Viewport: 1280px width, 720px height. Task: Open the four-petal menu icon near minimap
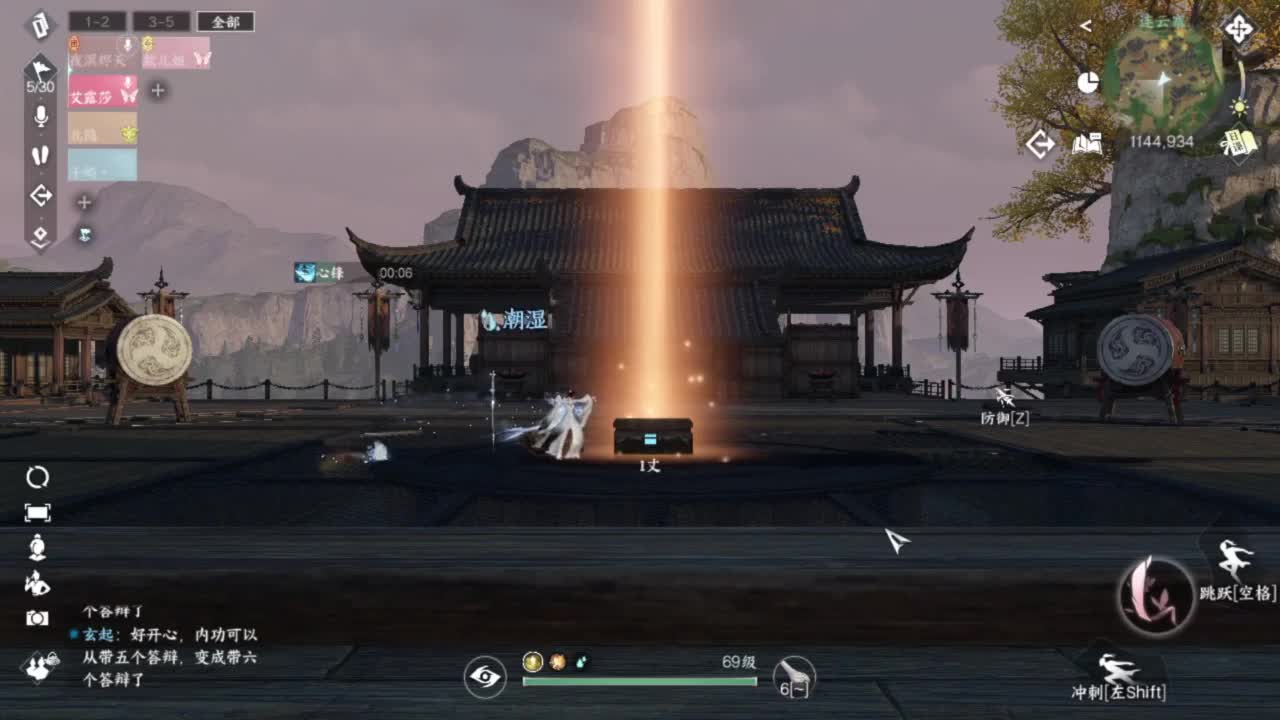(1238, 28)
